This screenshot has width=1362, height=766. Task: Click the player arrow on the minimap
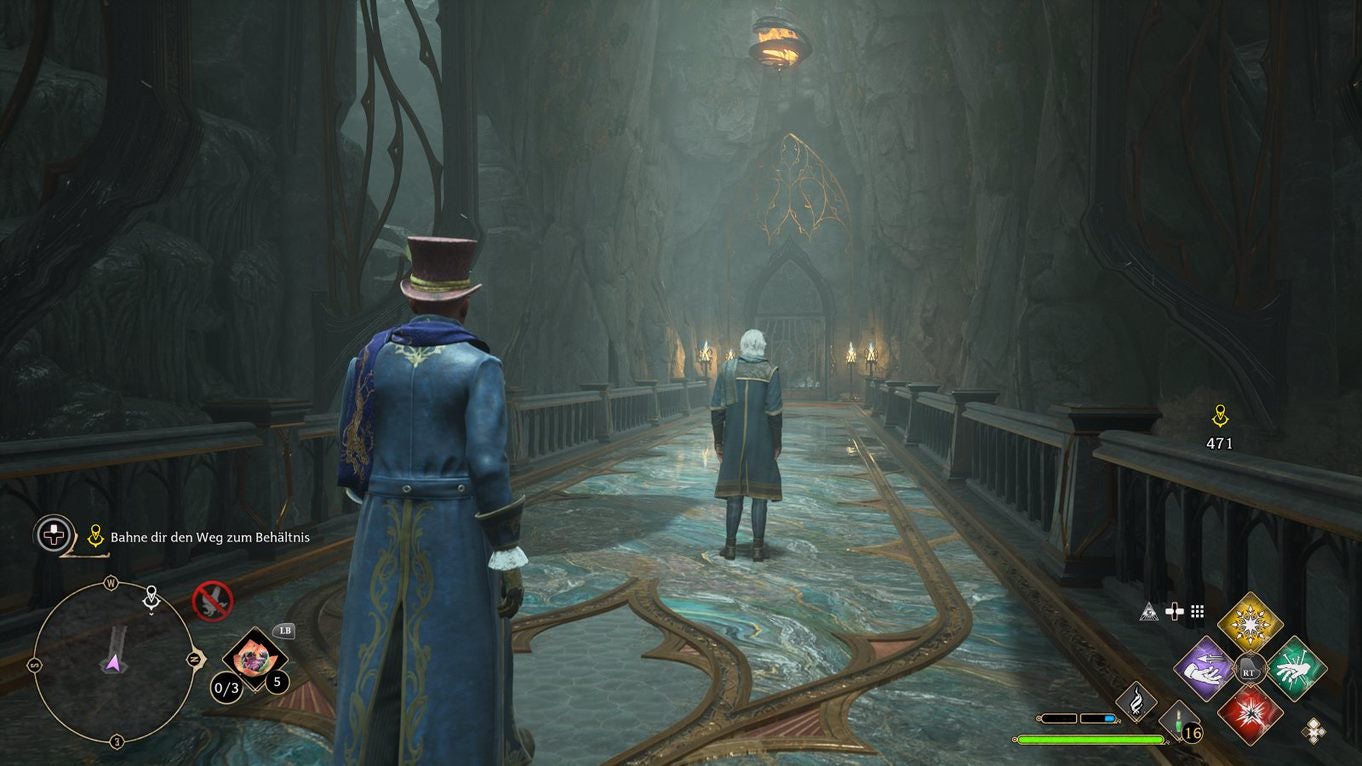[113, 663]
